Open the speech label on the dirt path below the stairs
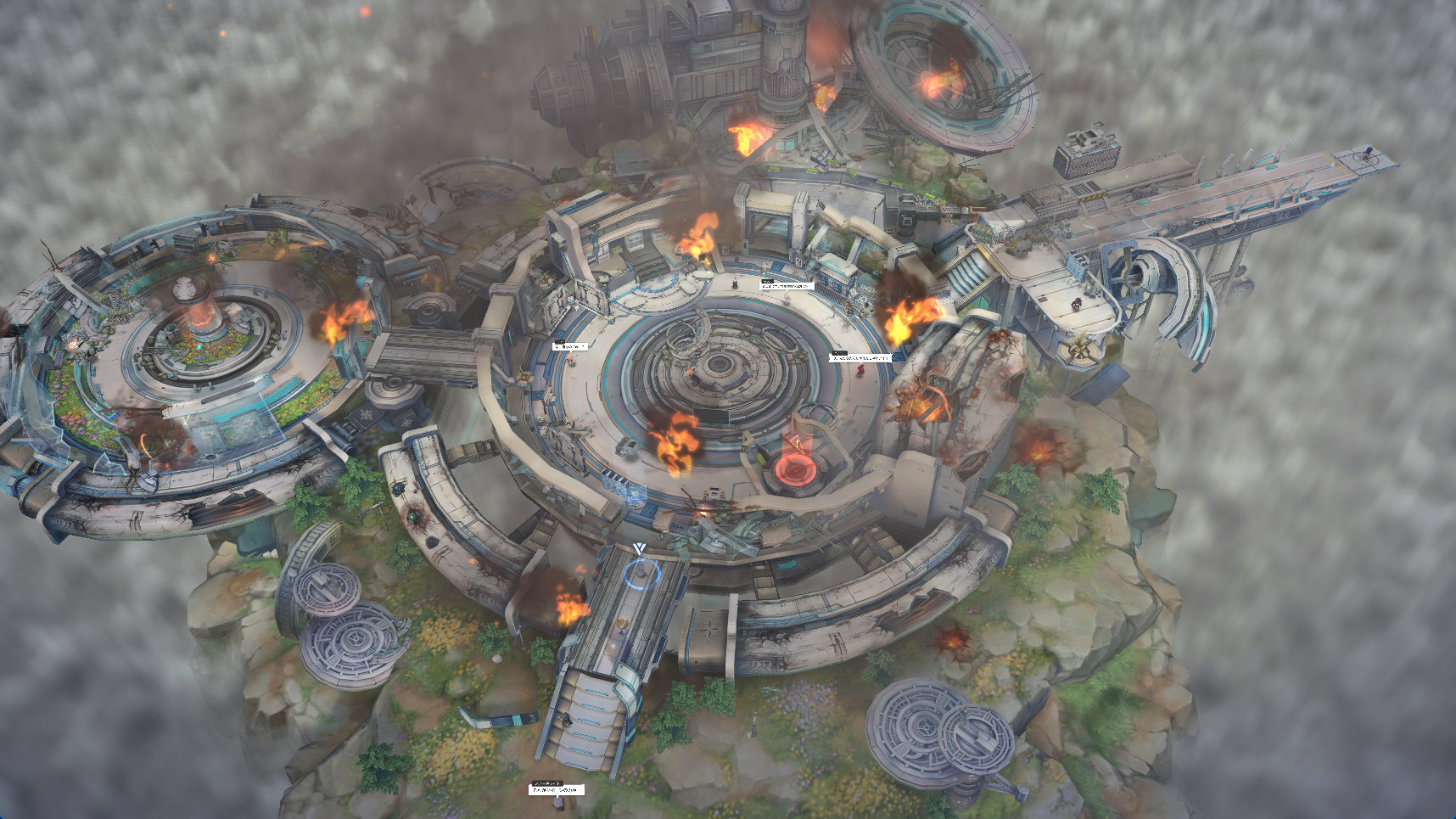Screen dimensions: 1456x819 557,789
